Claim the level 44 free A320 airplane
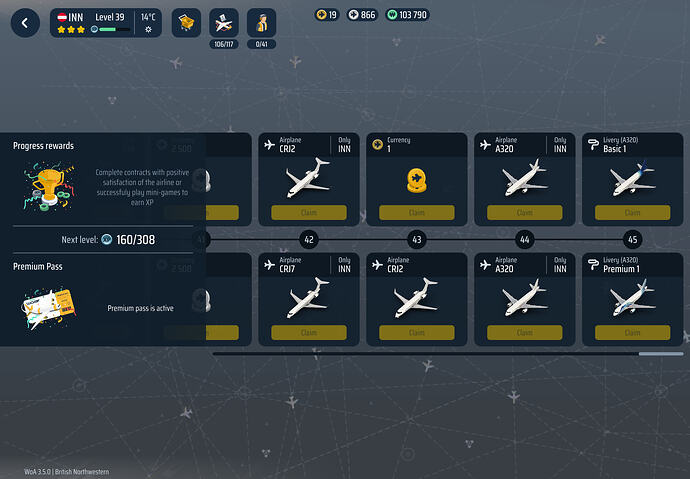The image size is (690, 479). pos(524,213)
